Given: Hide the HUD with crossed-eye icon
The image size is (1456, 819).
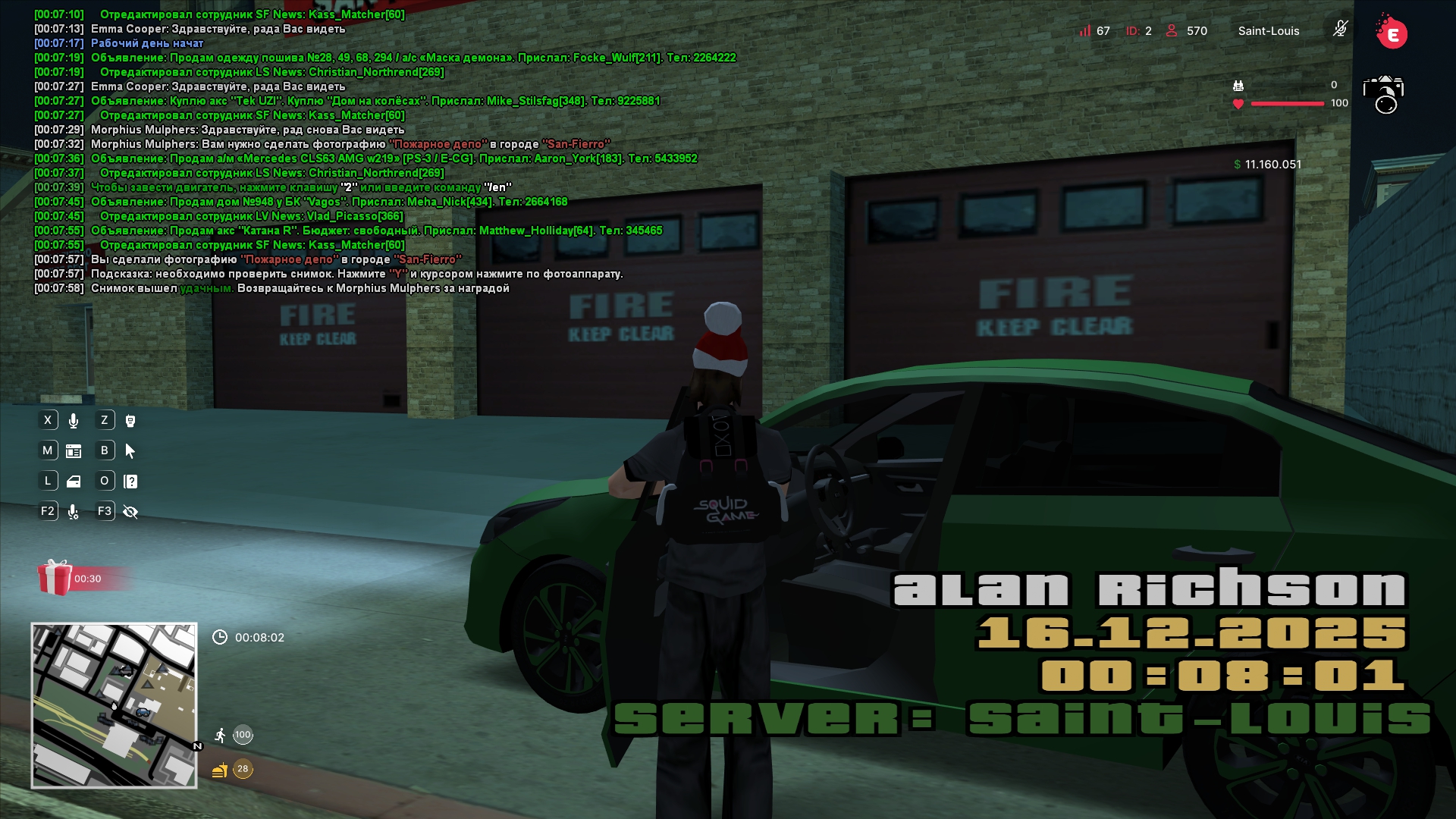Looking at the screenshot, I should click(130, 512).
